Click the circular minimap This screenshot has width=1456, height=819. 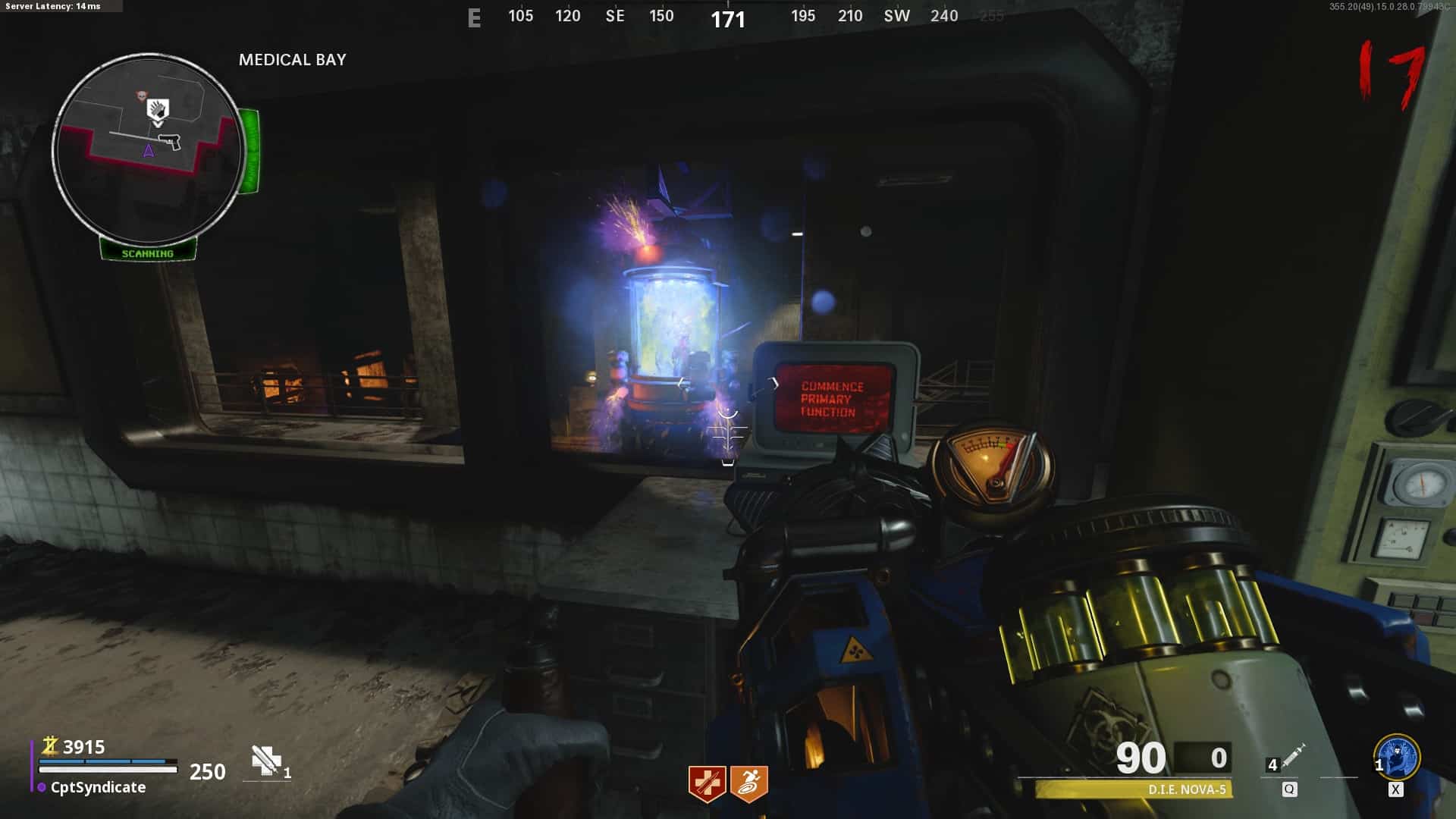coord(149,149)
